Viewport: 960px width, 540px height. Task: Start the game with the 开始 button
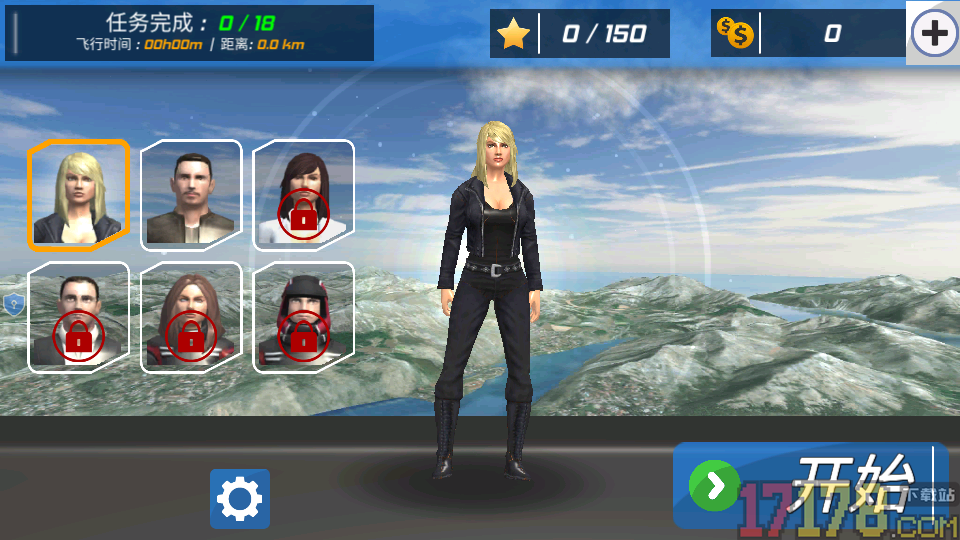(x=810, y=486)
